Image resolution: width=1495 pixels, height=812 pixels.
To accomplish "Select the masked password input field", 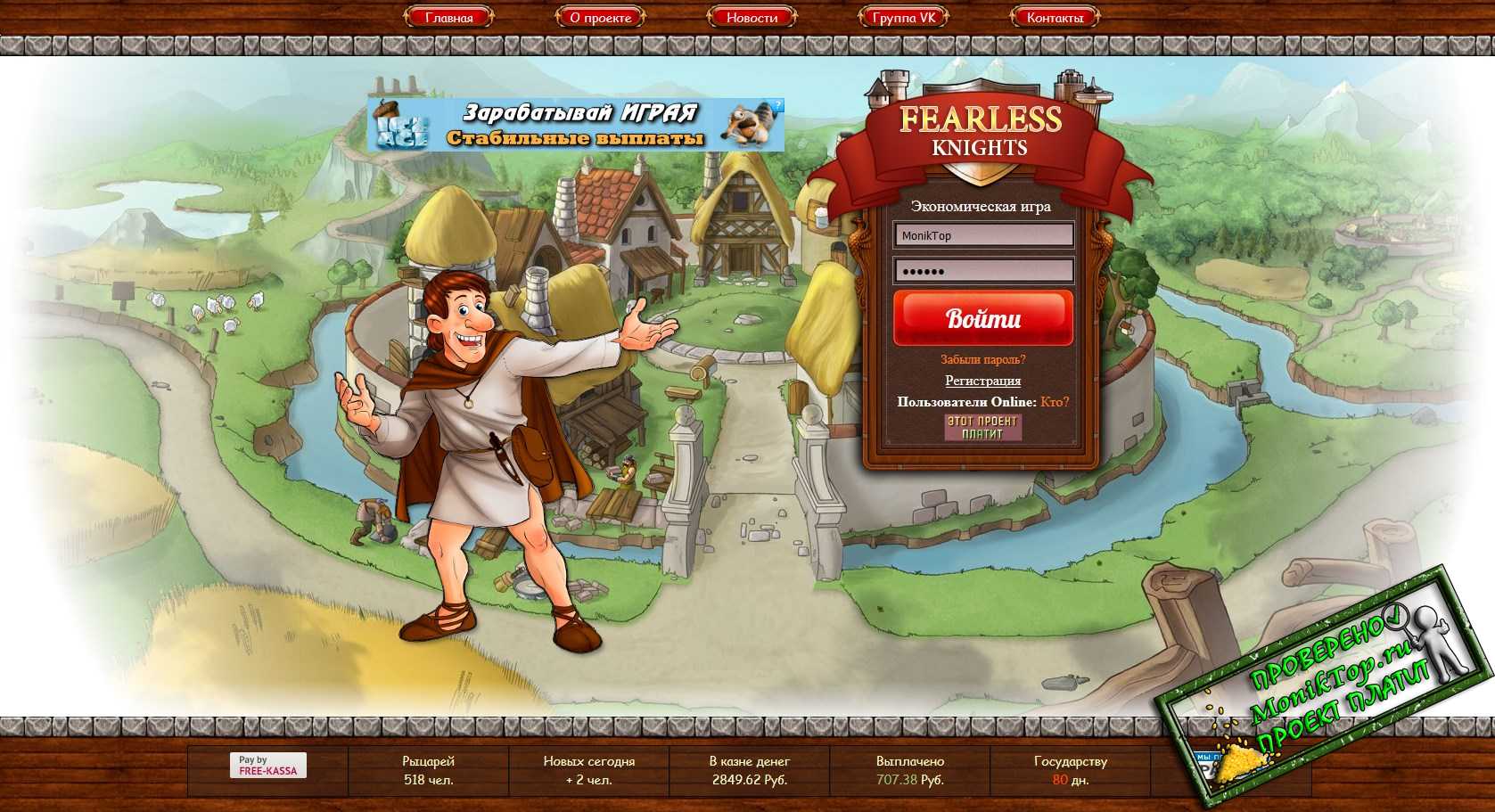I will coord(983,271).
